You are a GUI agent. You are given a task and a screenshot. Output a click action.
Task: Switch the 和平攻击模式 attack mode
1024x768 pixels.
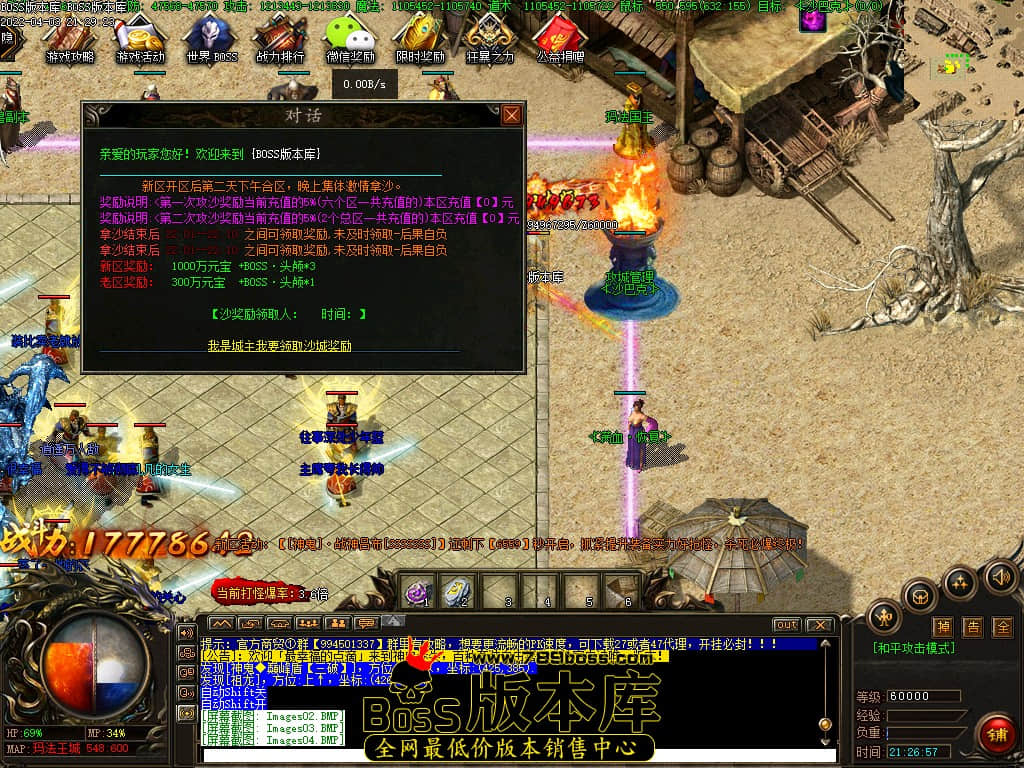[x=913, y=648]
